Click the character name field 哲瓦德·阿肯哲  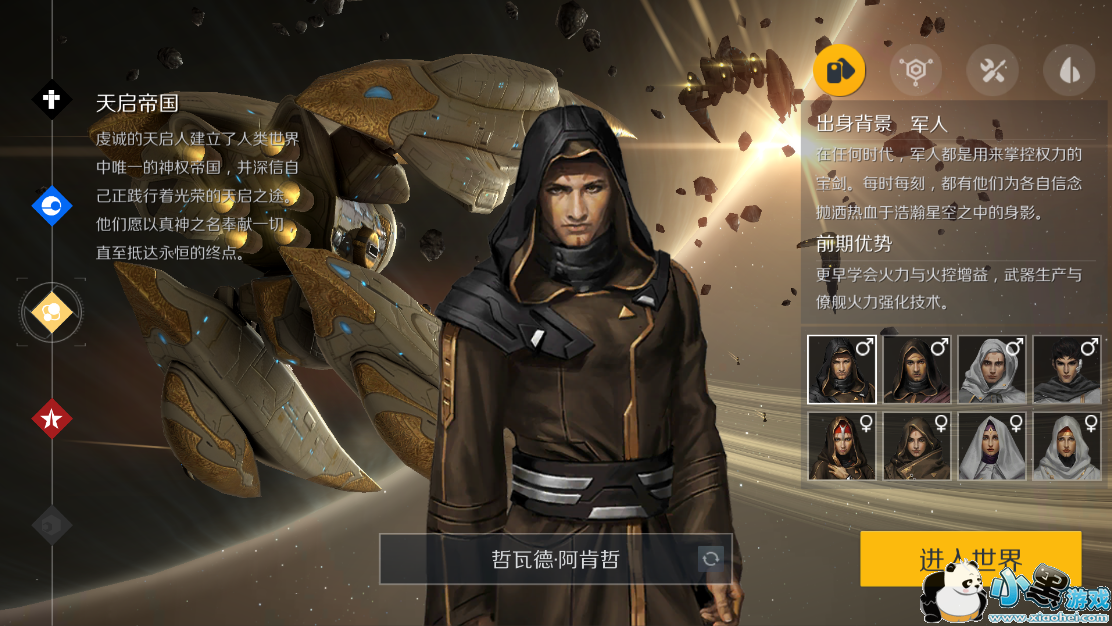coord(540,559)
